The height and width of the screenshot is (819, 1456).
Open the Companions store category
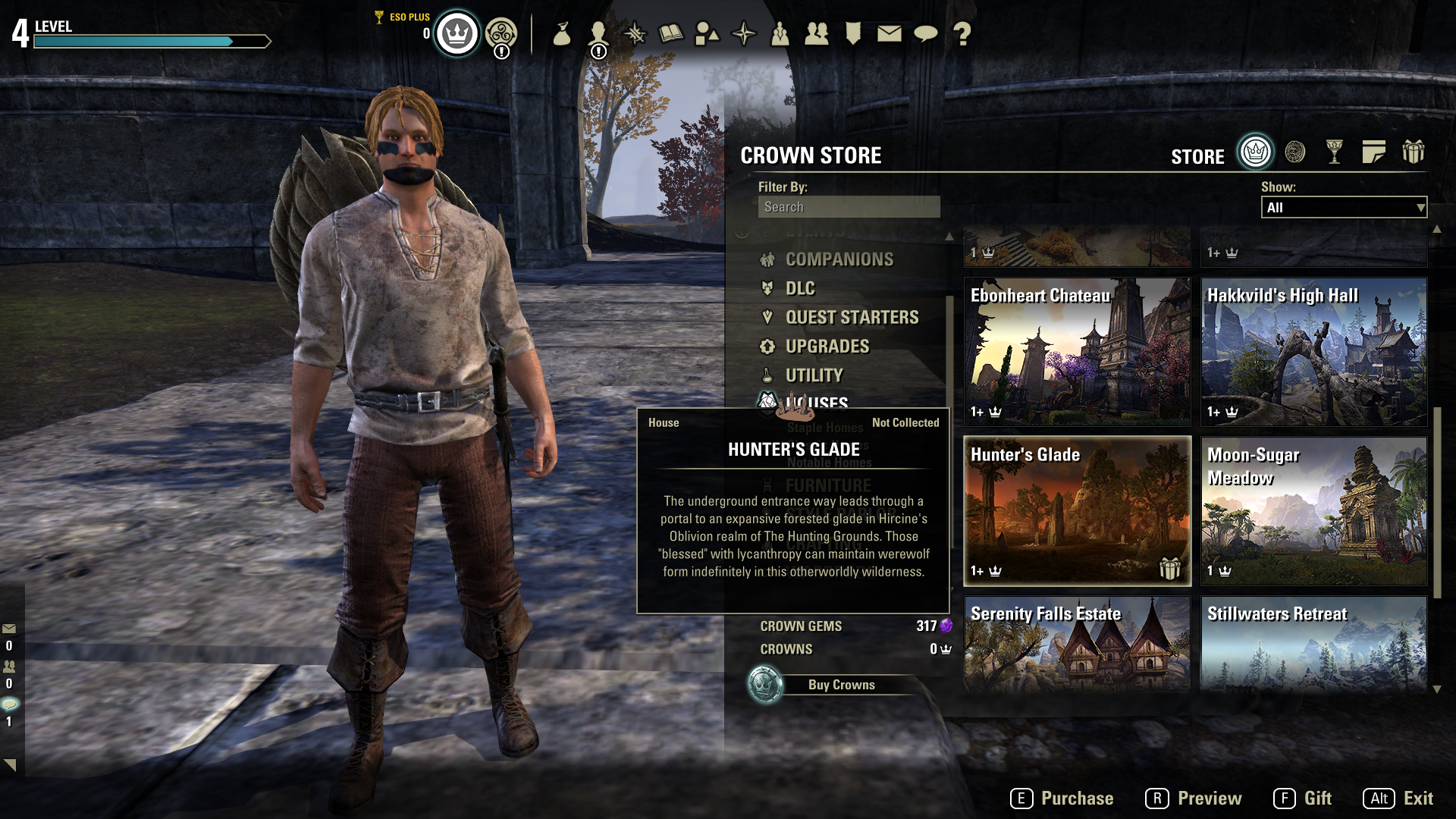[x=839, y=259]
